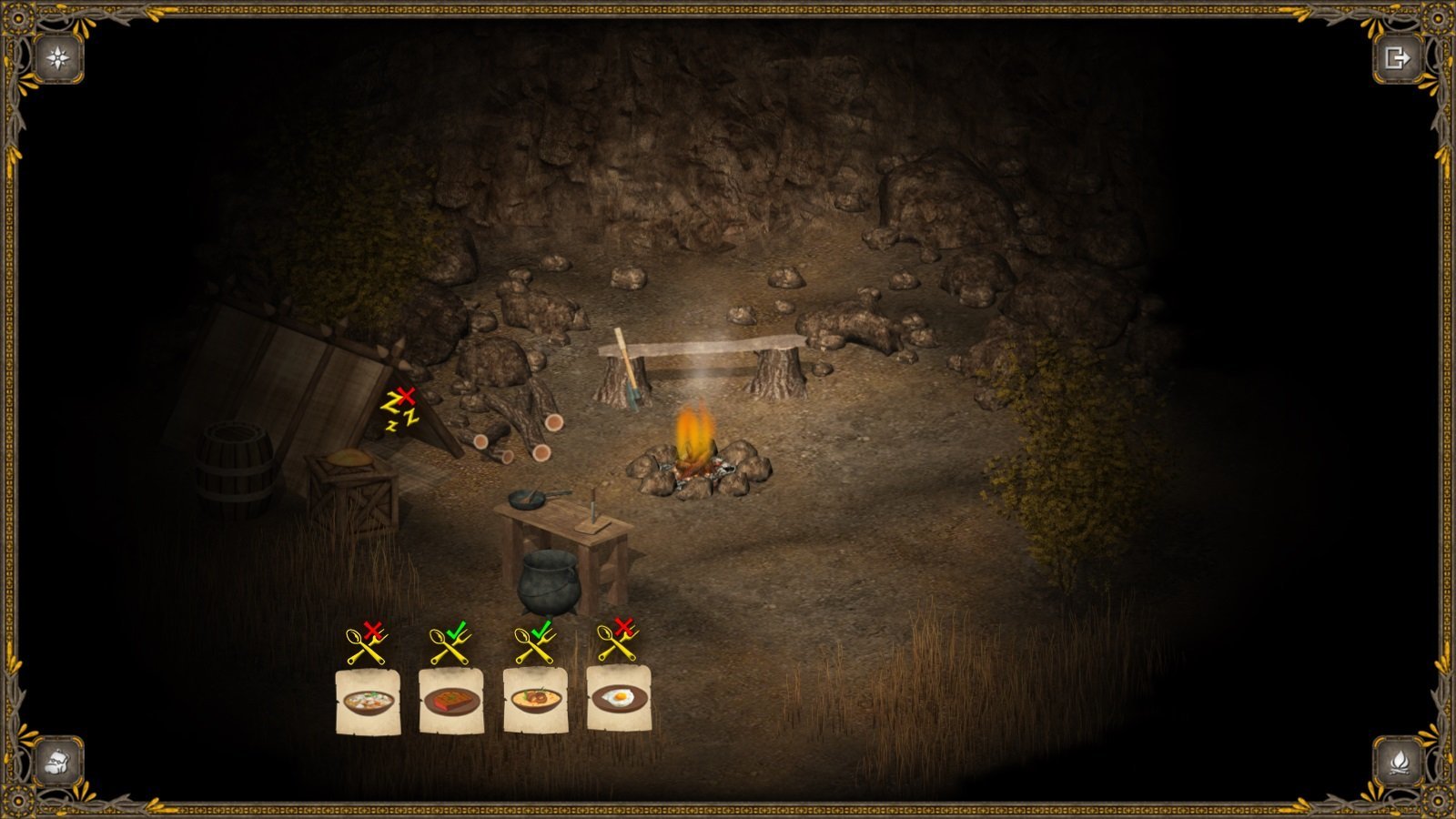This screenshot has width=1456, height=819.
Task: Click the sleep ZZ icon on the tent
Action: [x=399, y=409]
